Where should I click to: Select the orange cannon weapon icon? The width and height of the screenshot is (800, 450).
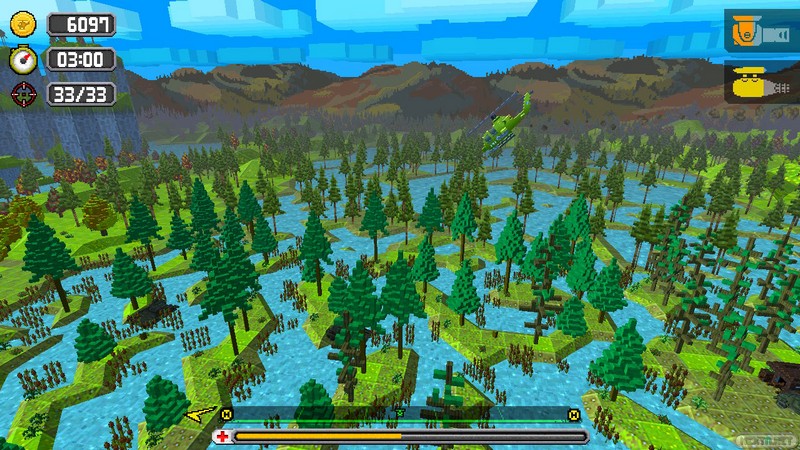(762, 33)
